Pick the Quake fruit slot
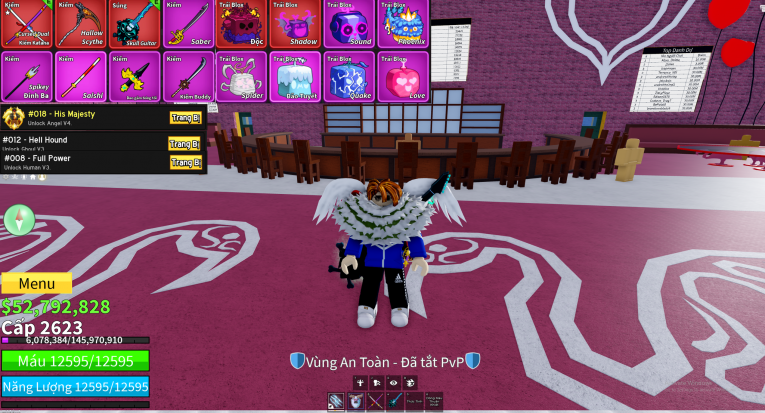 coord(348,76)
